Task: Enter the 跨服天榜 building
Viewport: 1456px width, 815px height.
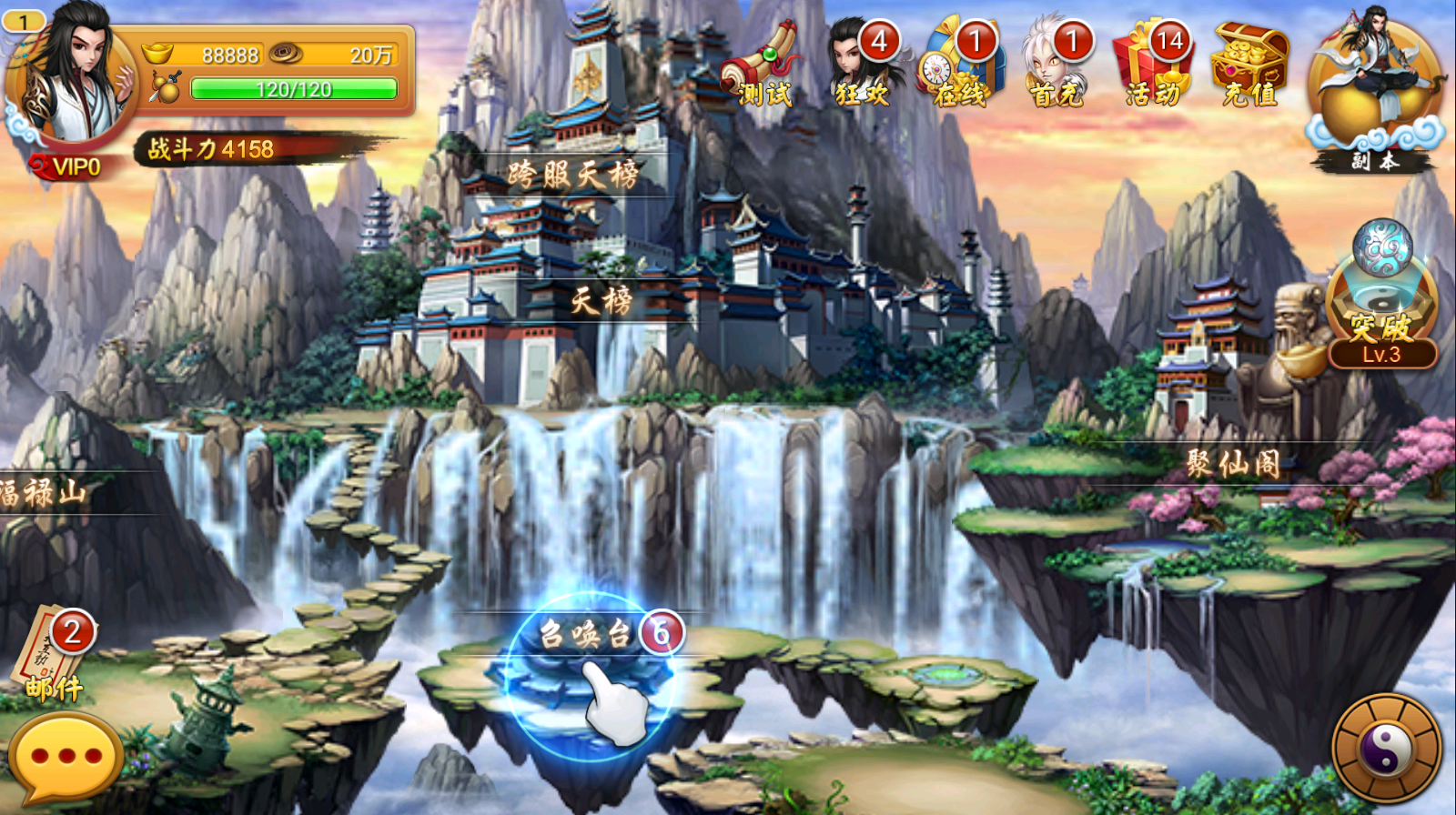Action: (x=573, y=175)
